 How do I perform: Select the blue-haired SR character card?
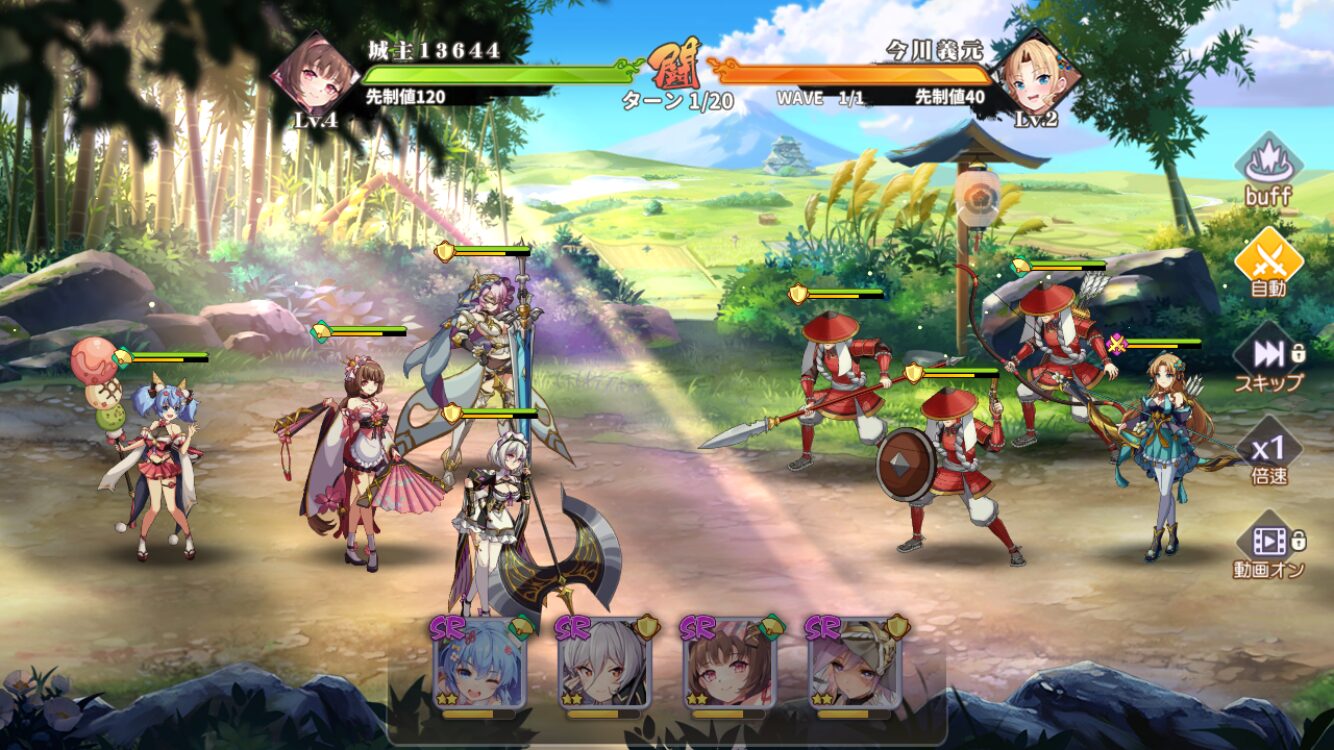pyautogui.click(x=479, y=663)
